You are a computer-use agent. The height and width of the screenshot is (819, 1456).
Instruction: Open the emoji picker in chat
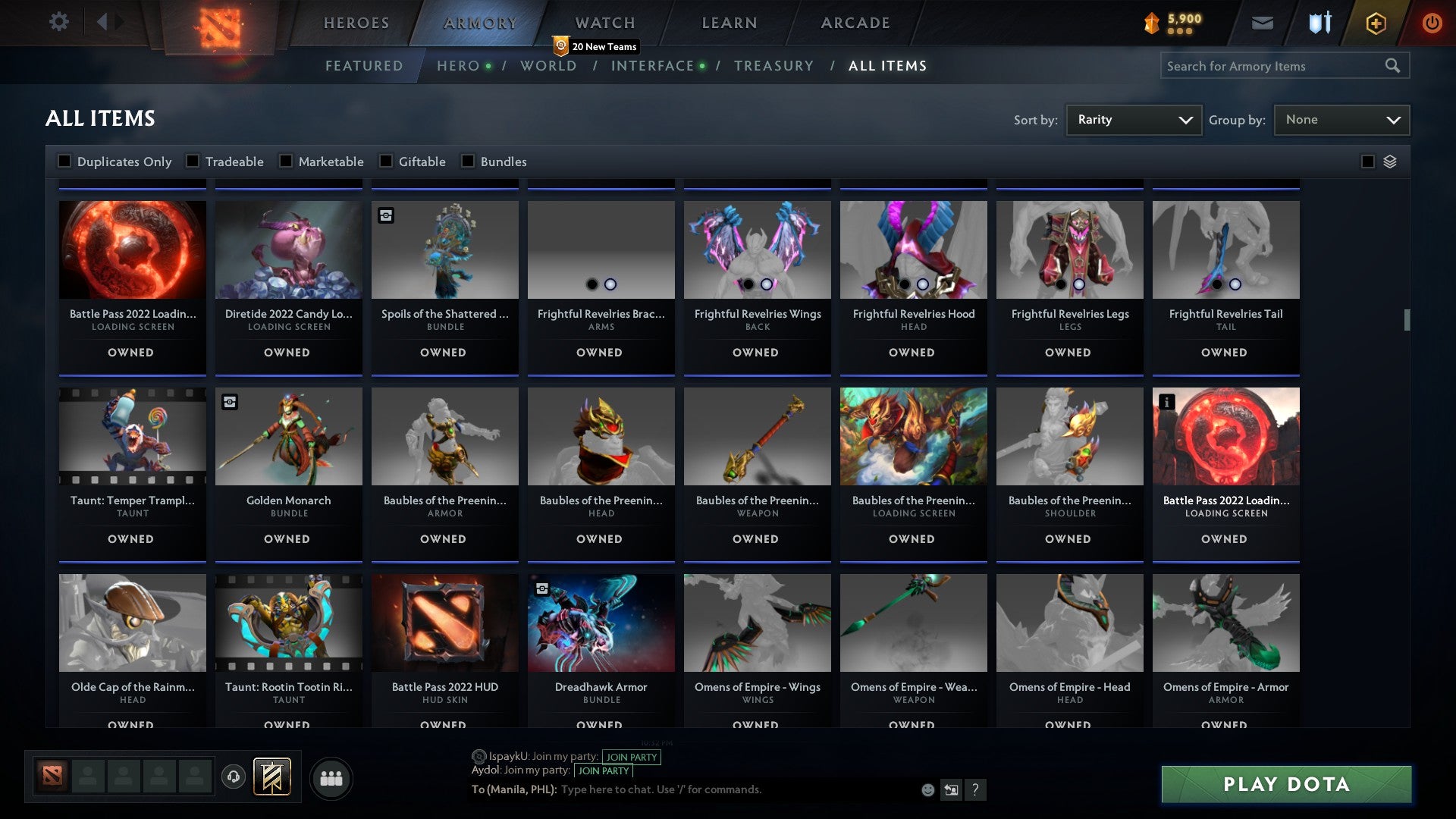point(928,789)
